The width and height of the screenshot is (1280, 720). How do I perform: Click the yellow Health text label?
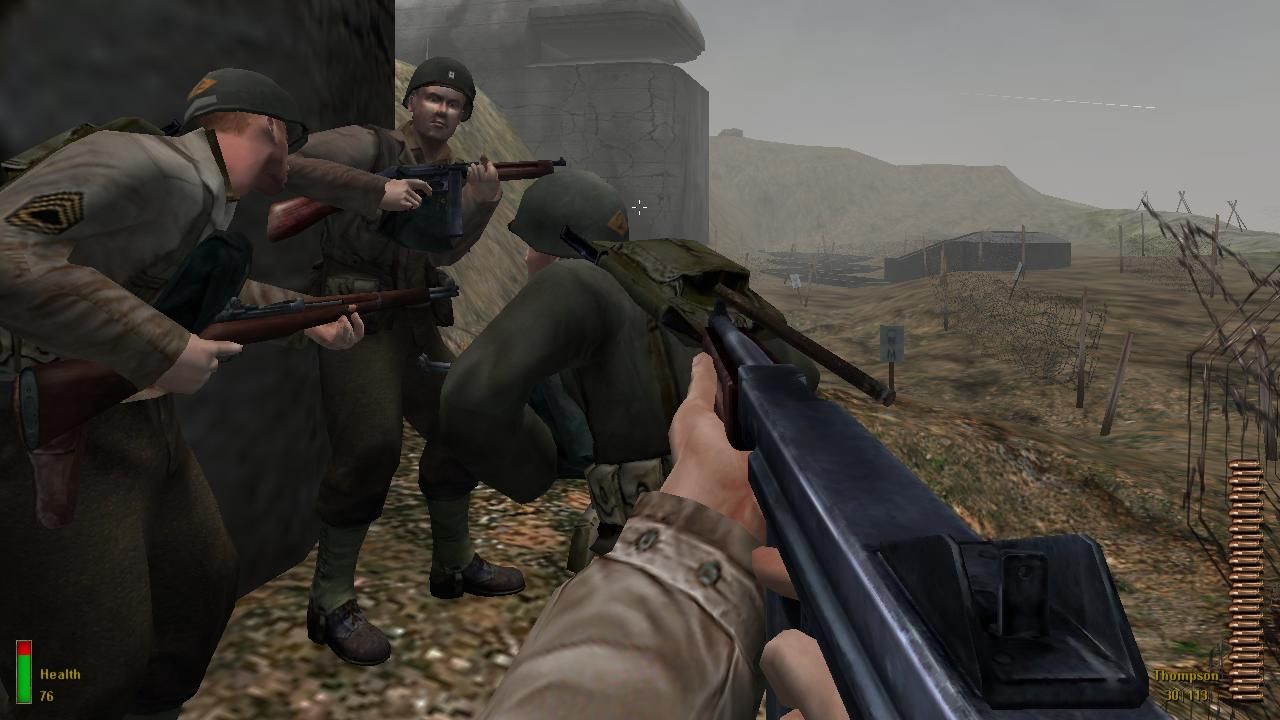(60, 671)
